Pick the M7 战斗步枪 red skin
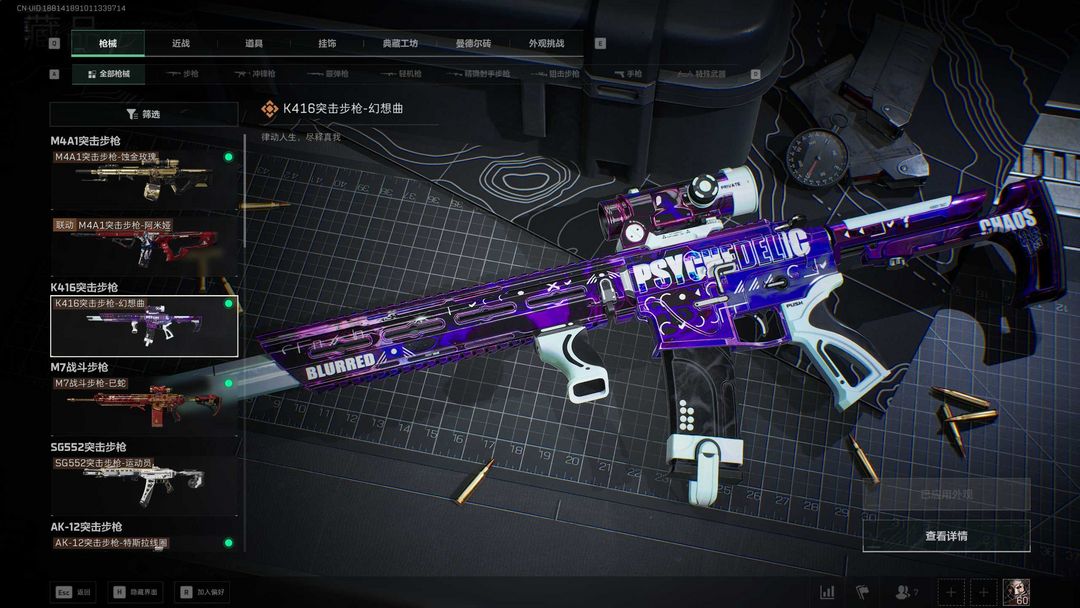 [x=145, y=405]
